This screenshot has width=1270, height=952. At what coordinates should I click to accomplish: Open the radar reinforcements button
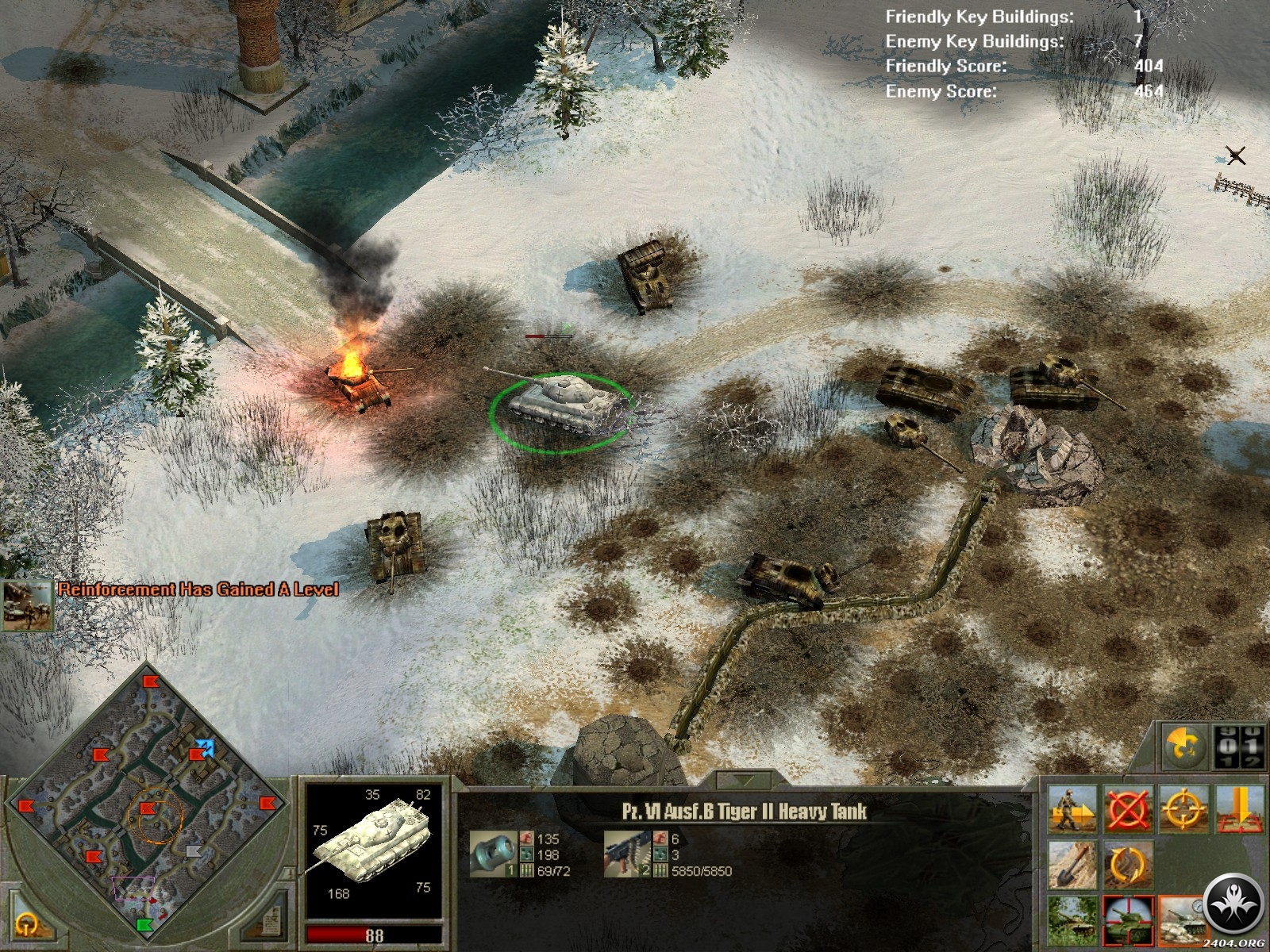pyautogui.click(x=1186, y=747)
